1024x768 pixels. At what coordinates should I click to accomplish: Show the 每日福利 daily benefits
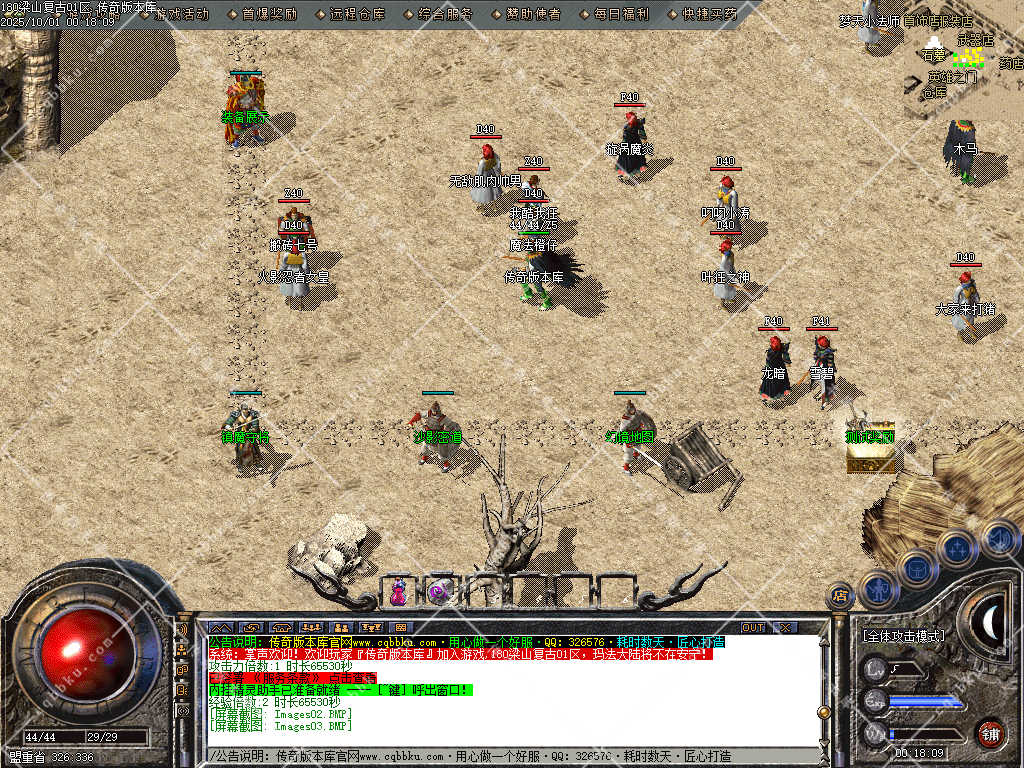click(x=619, y=14)
